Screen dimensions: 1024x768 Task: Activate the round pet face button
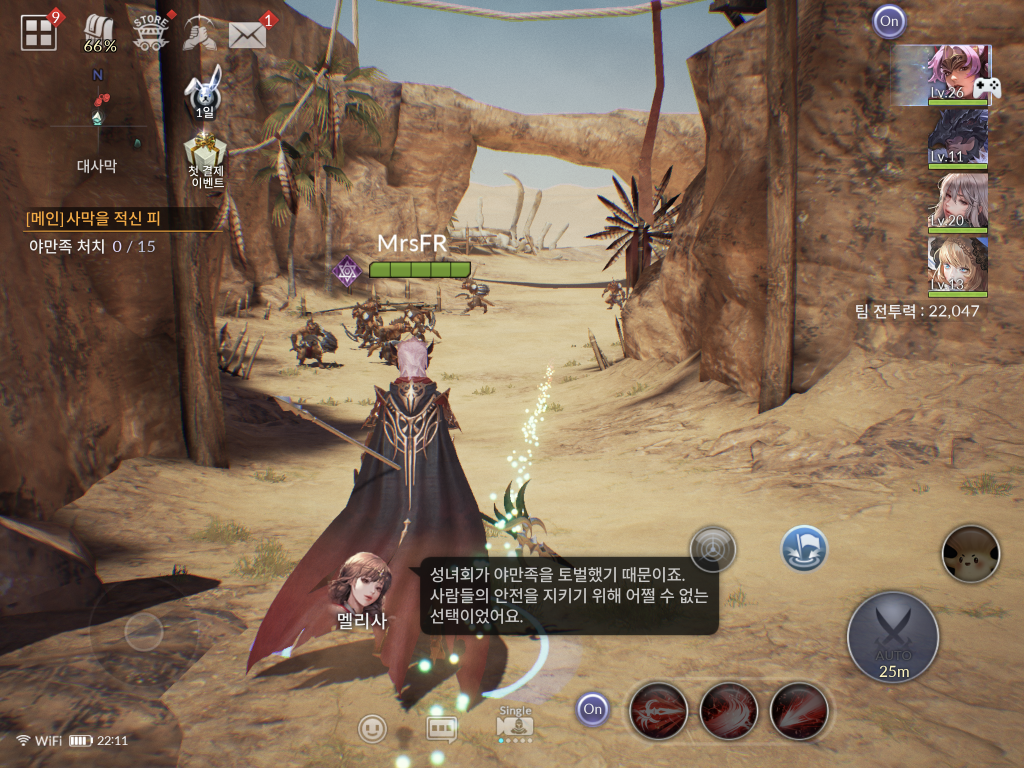click(x=970, y=553)
